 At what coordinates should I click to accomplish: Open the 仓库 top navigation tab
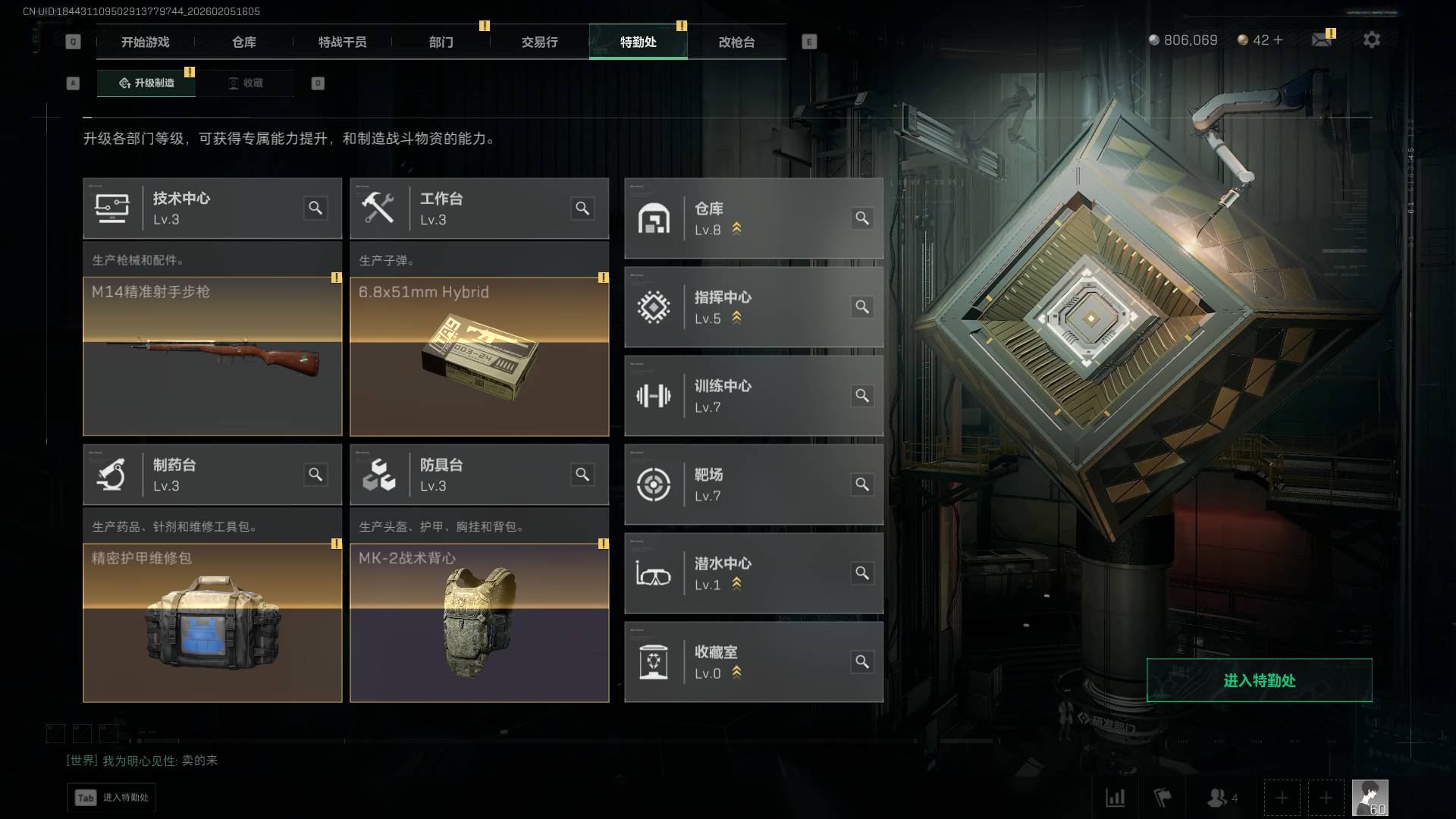point(243,42)
